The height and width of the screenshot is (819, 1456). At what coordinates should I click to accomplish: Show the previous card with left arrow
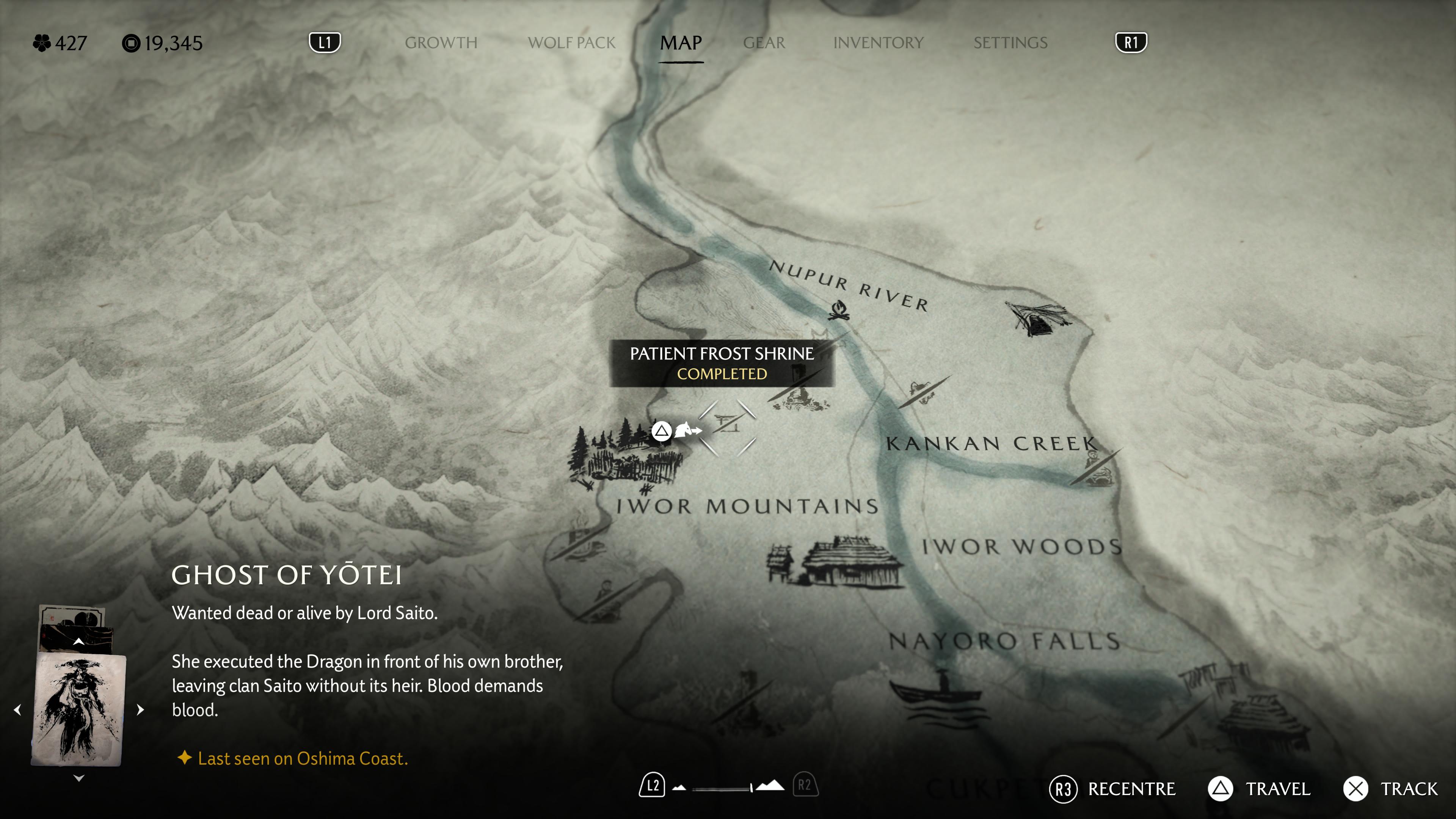click(17, 710)
